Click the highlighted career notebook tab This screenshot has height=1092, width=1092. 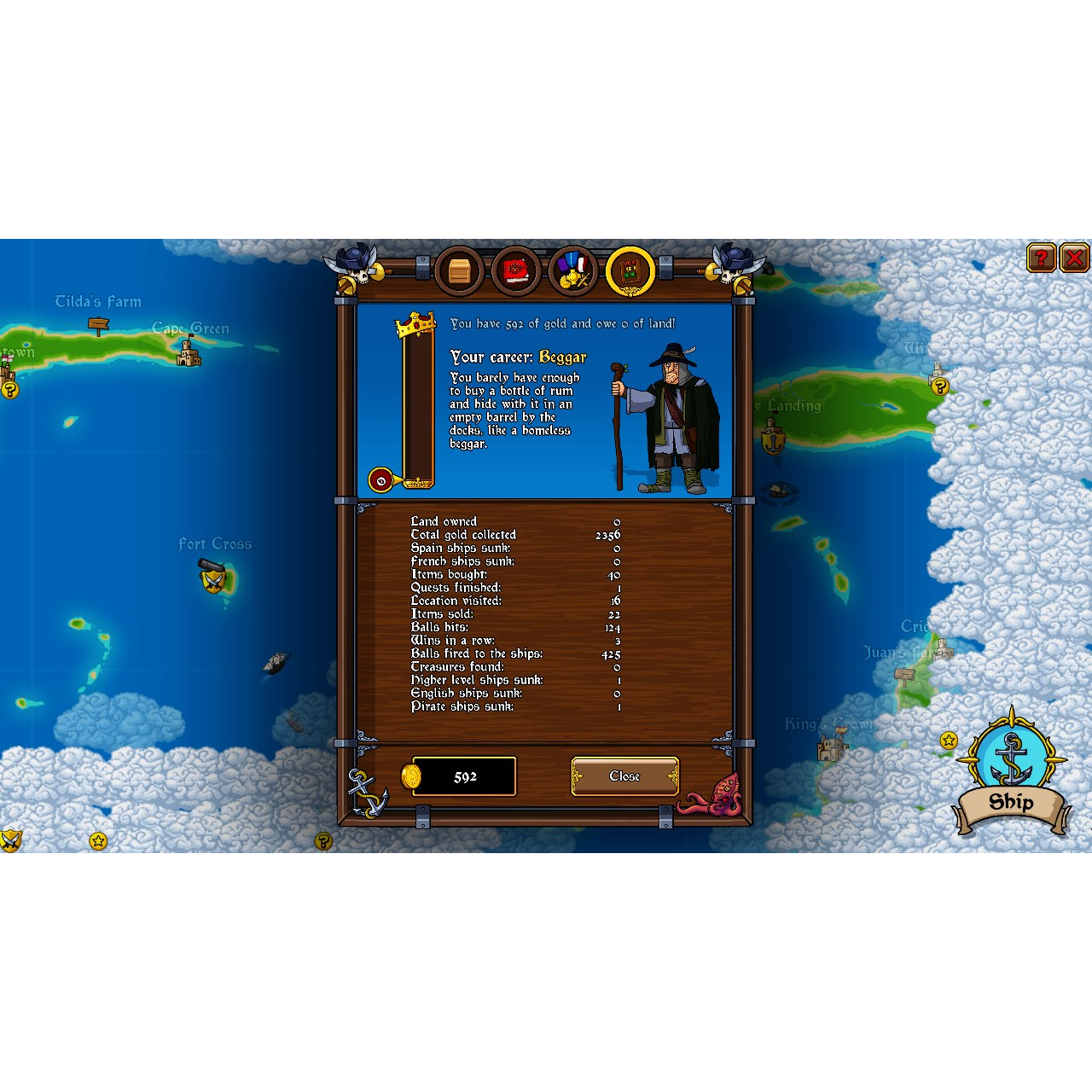click(630, 271)
